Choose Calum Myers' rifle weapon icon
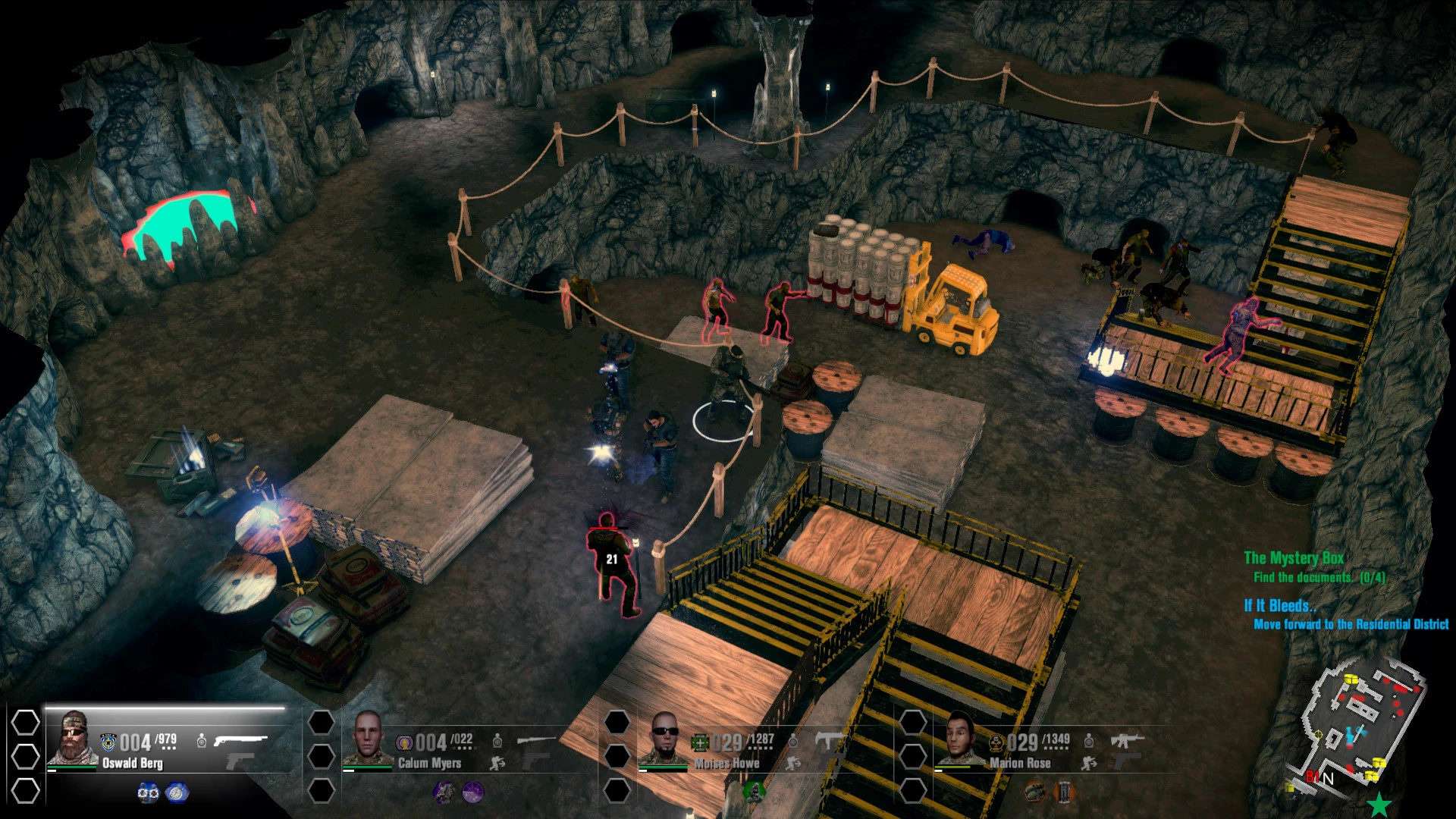Image resolution: width=1456 pixels, height=819 pixels. point(535,739)
